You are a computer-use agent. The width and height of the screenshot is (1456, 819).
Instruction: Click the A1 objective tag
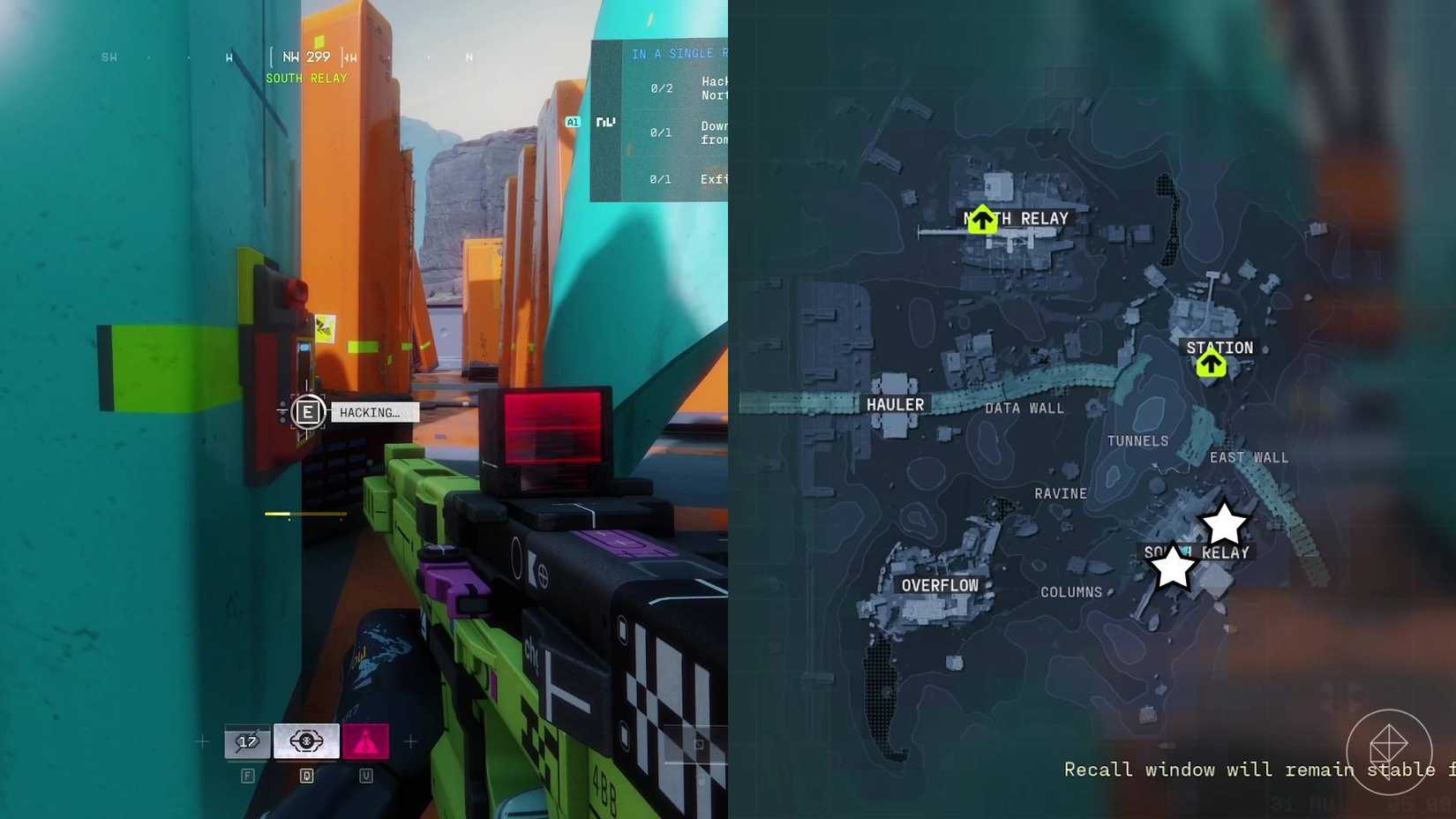572,122
